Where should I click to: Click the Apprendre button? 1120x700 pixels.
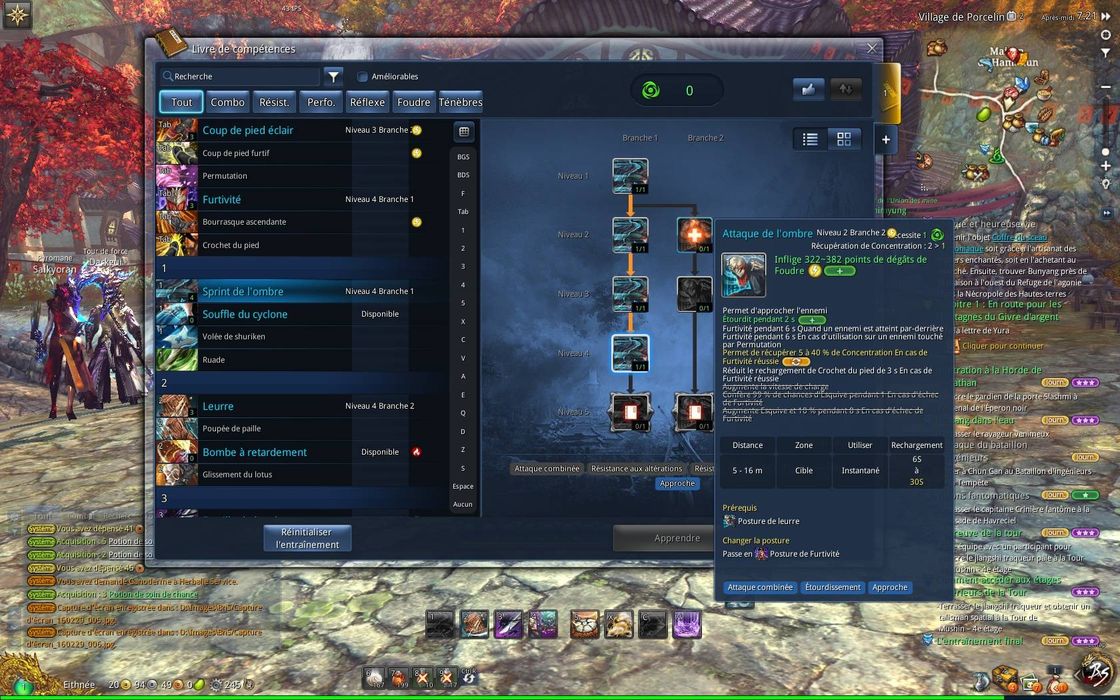pos(676,538)
